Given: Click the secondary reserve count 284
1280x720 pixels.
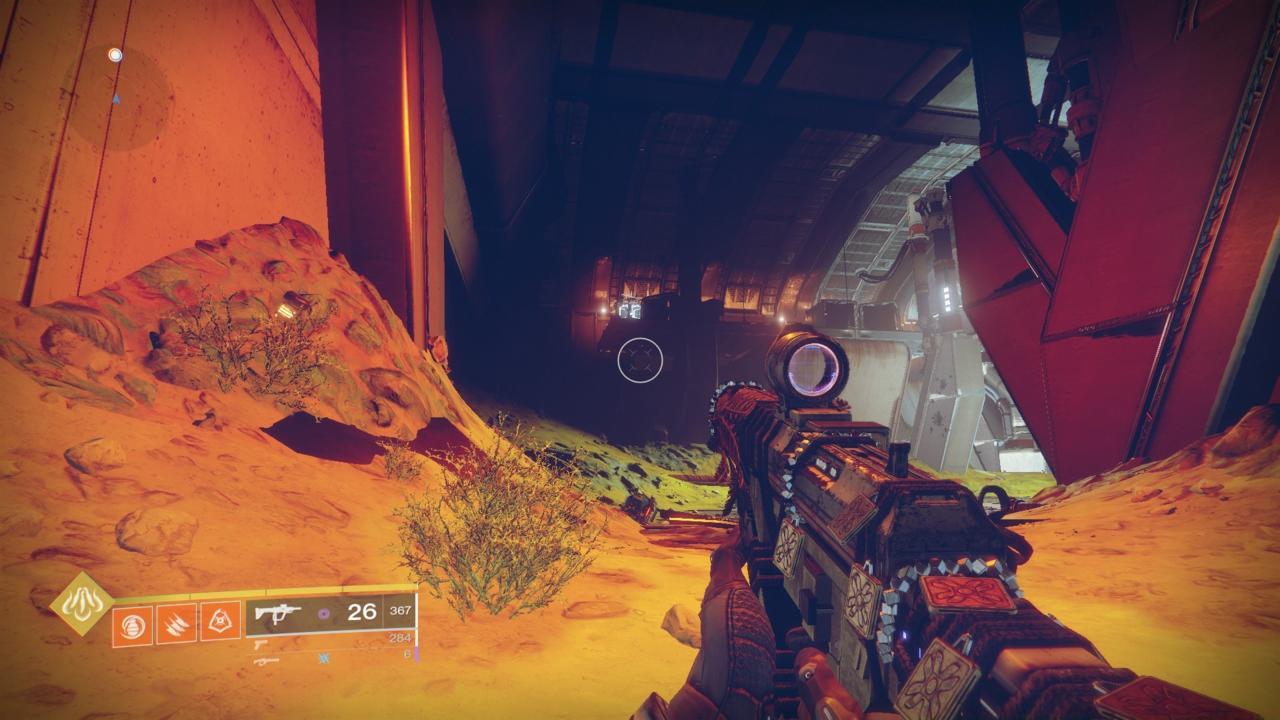Looking at the screenshot, I should (x=401, y=637).
